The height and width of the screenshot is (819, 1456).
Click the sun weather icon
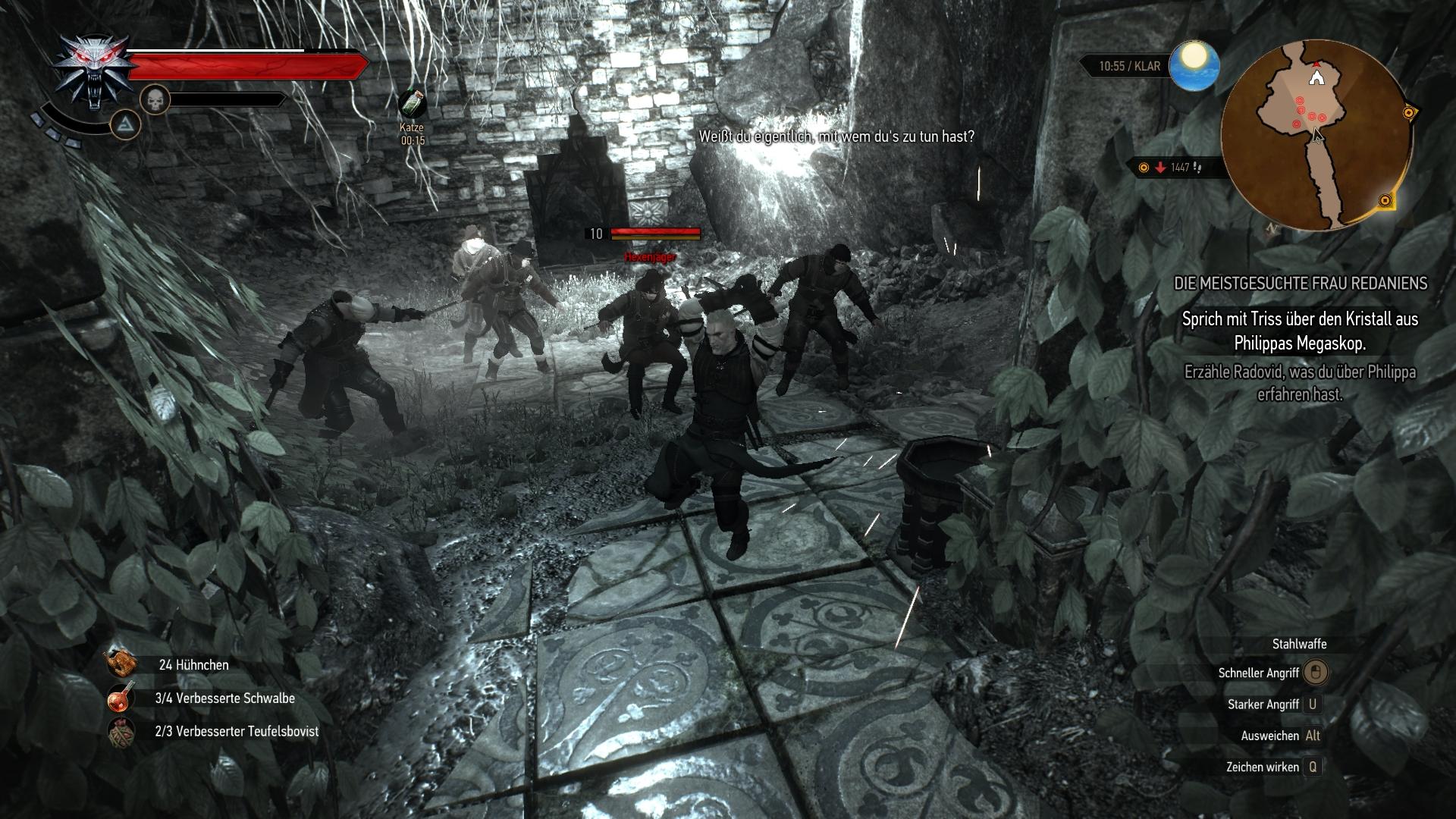[1194, 65]
